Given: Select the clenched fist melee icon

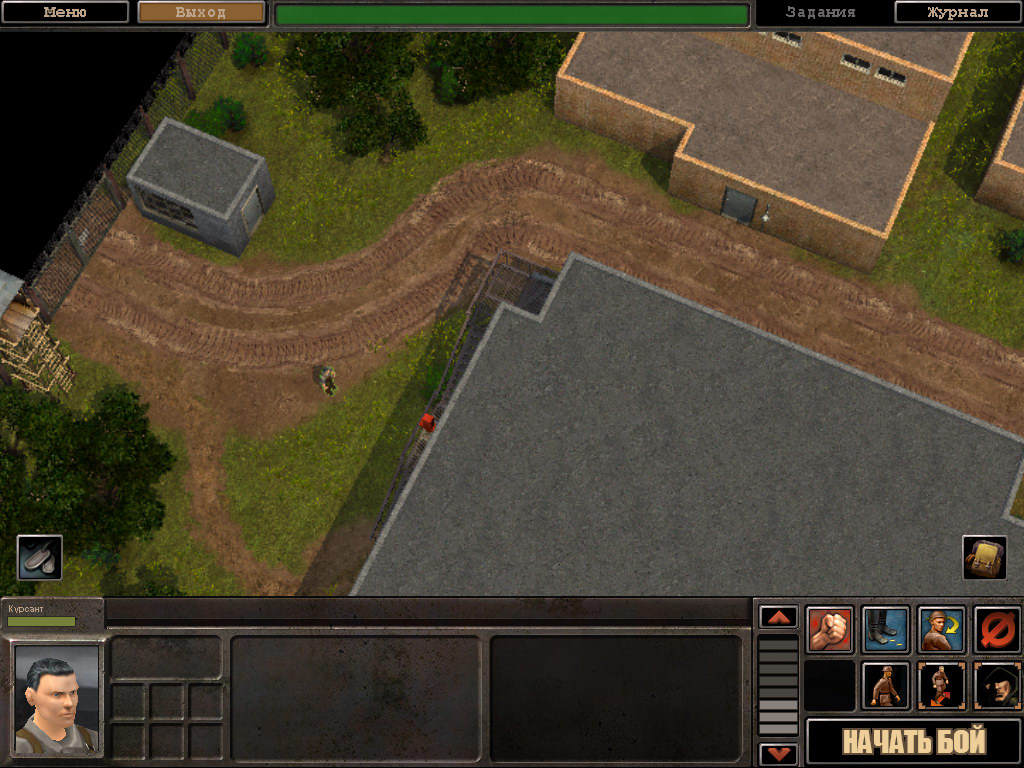Looking at the screenshot, I should click(830, 630).
